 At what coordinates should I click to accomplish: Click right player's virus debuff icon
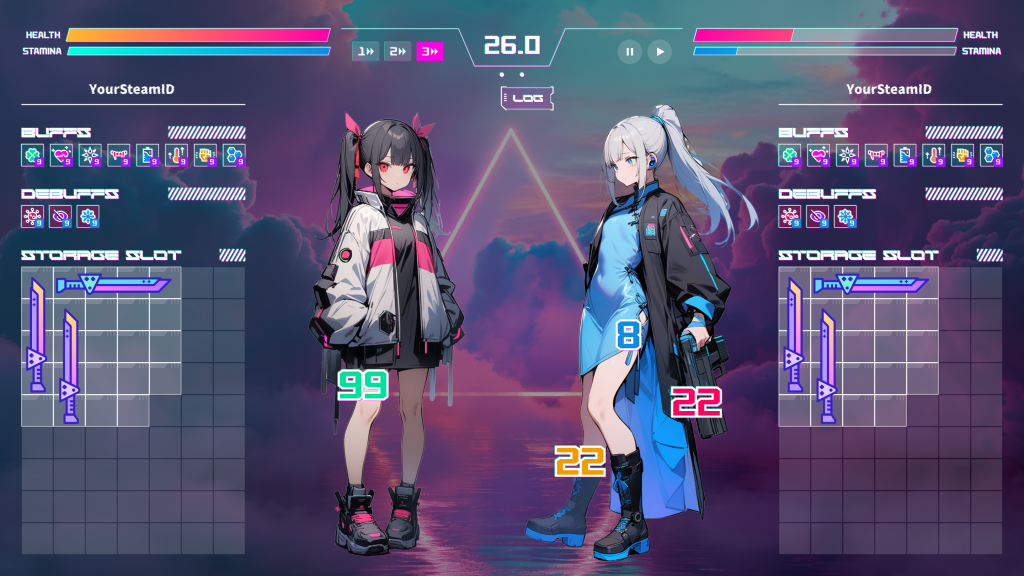tap(790, 216)
